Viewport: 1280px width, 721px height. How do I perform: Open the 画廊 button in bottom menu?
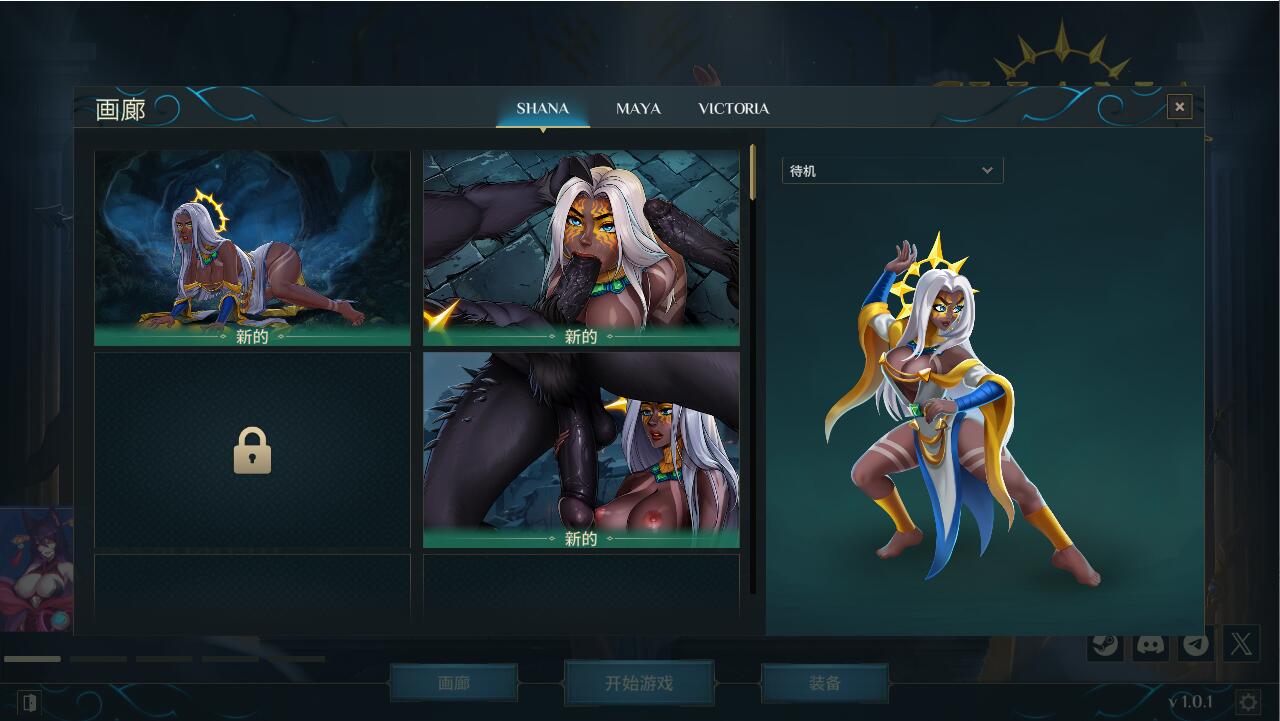(454, 683)
